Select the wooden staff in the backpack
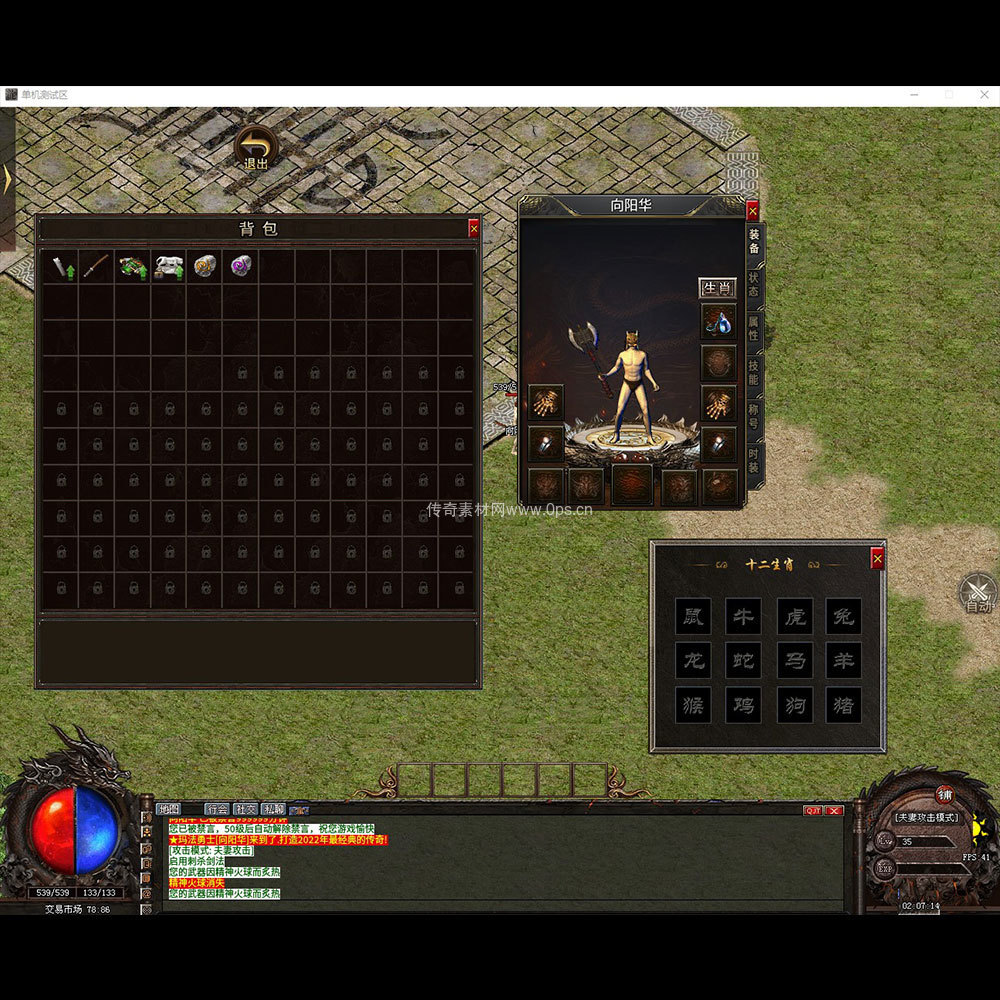This screenshot has width=1000, height=1000. point(96,266)
